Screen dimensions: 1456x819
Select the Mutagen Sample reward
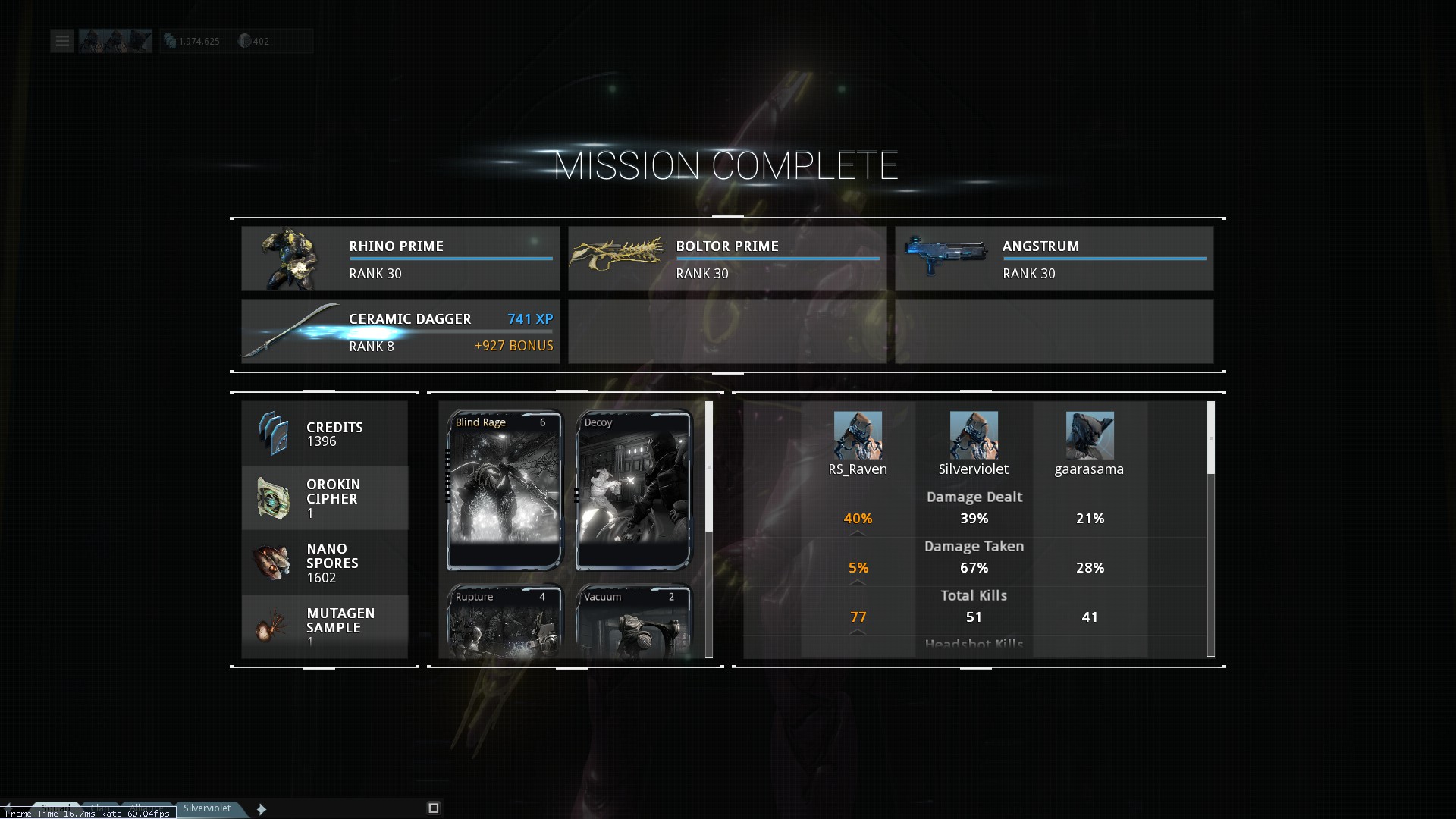pos(325,626)
